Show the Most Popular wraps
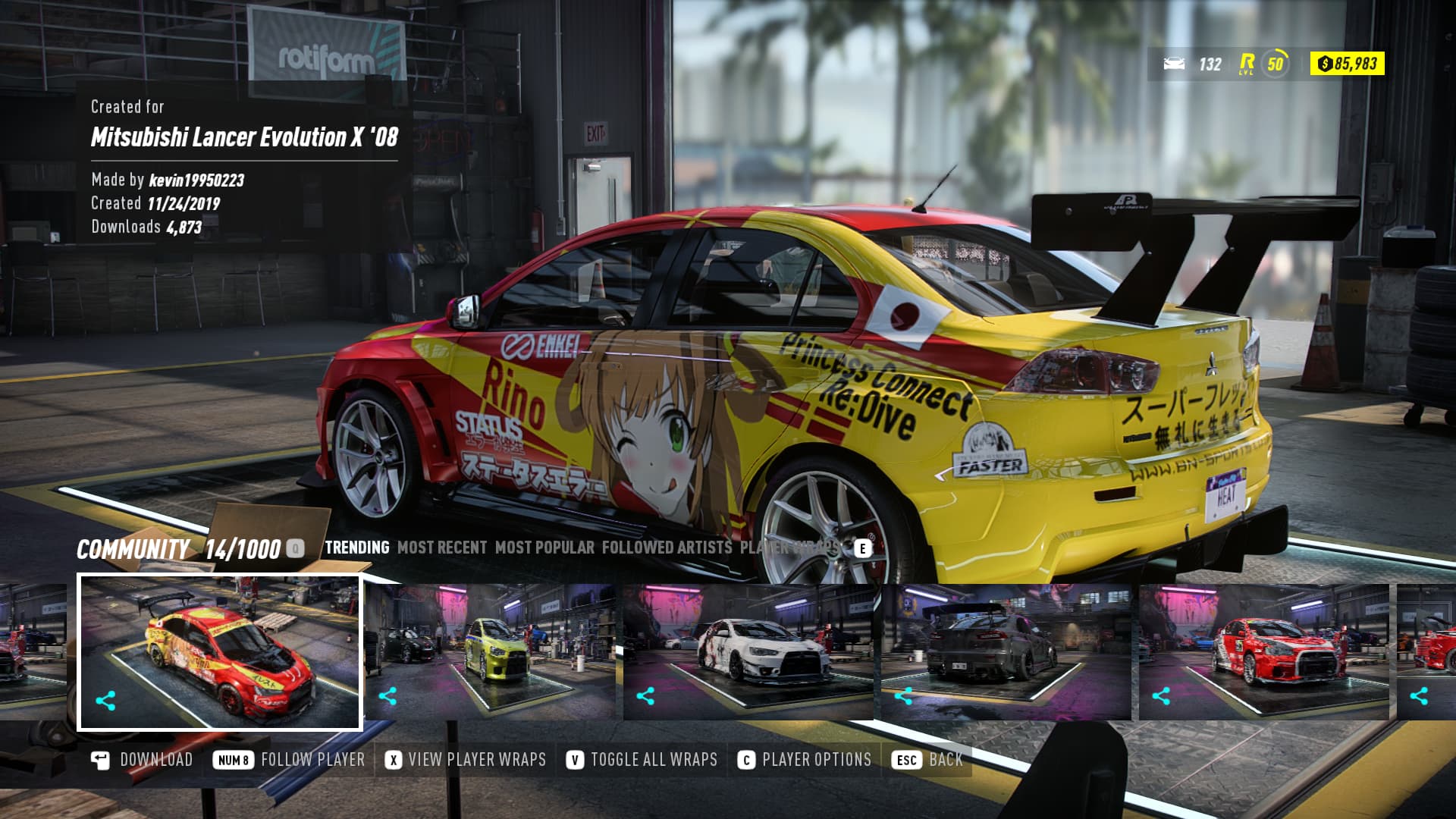1456x819 pixels. click(544, 548)
